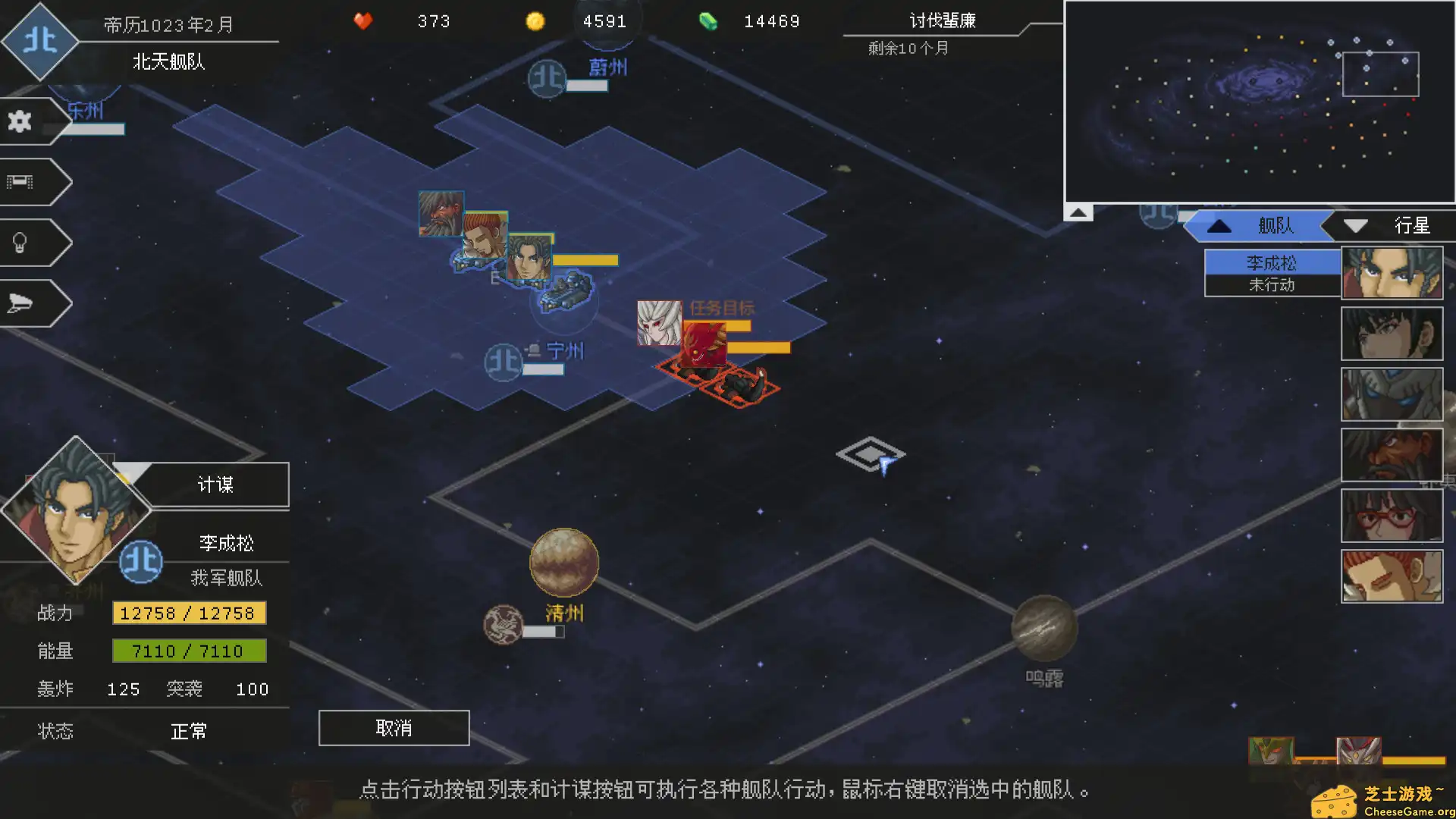Viewport: 1456px width, 819px height.
Task: Select the spaceship icon in left sidebar
Action: [20, 302]
